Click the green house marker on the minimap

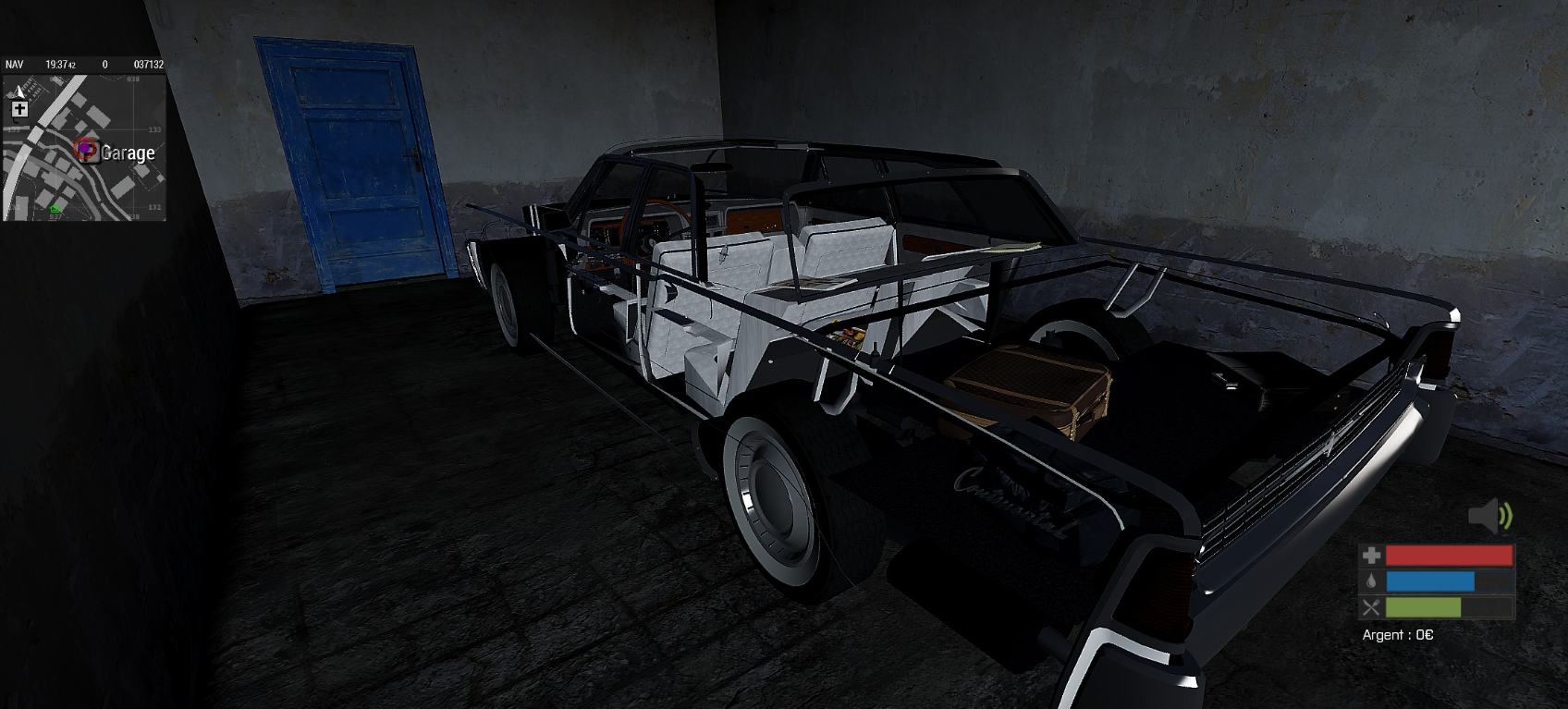coord(55,209)
